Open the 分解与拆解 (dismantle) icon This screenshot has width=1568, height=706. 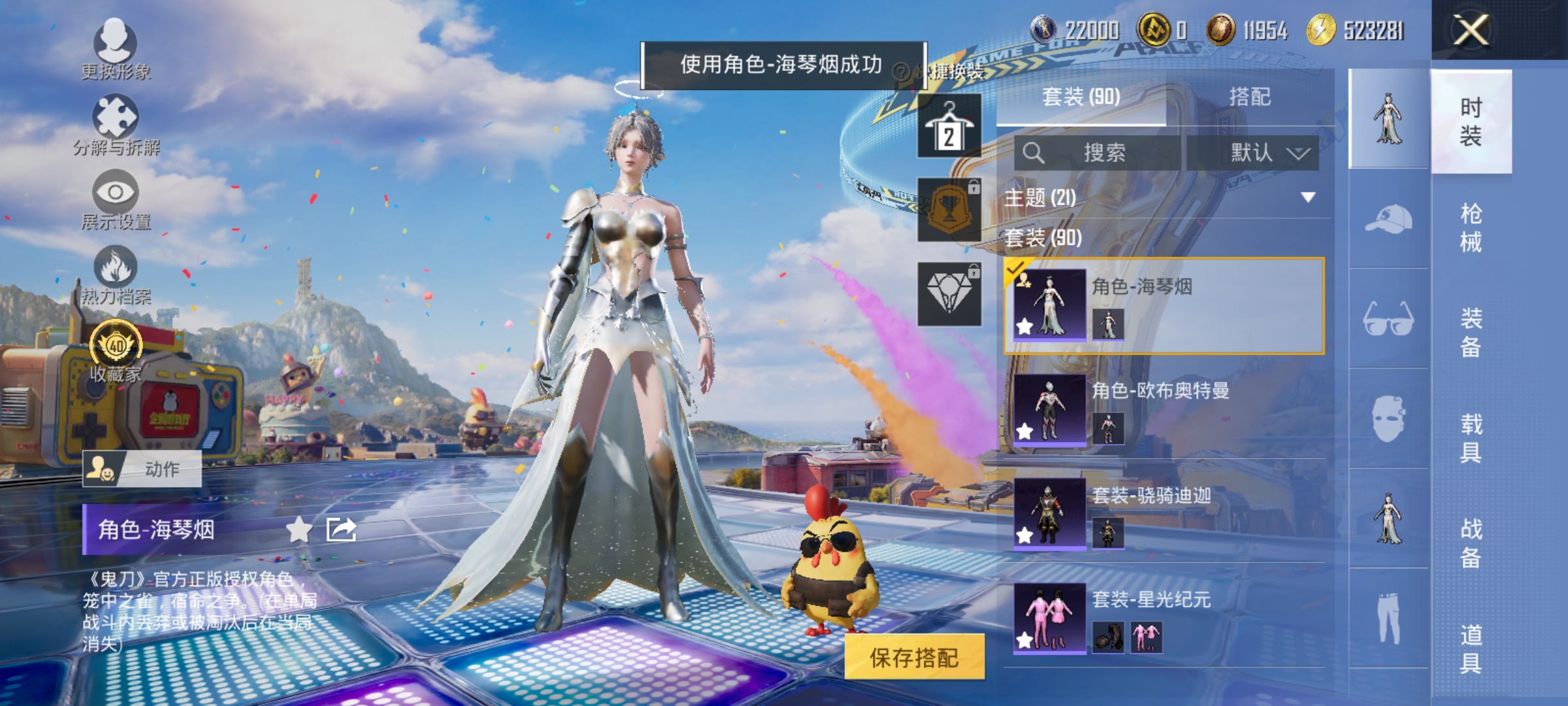pyautogui.click(x=116, y=118)
